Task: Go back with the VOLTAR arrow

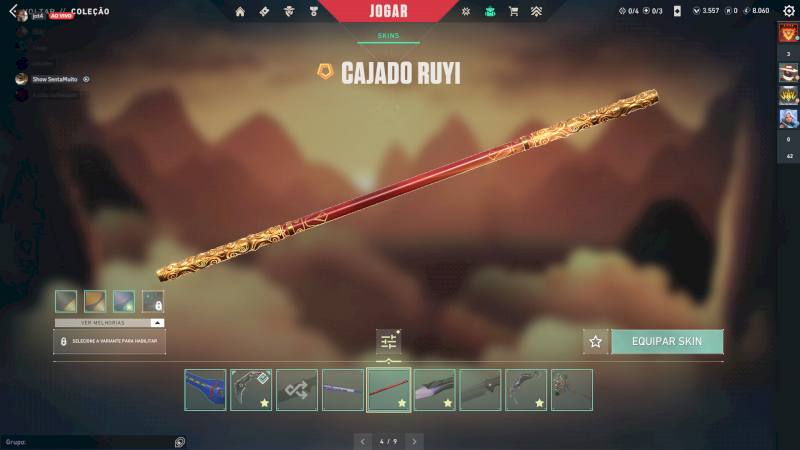Action: pos(11,11)
